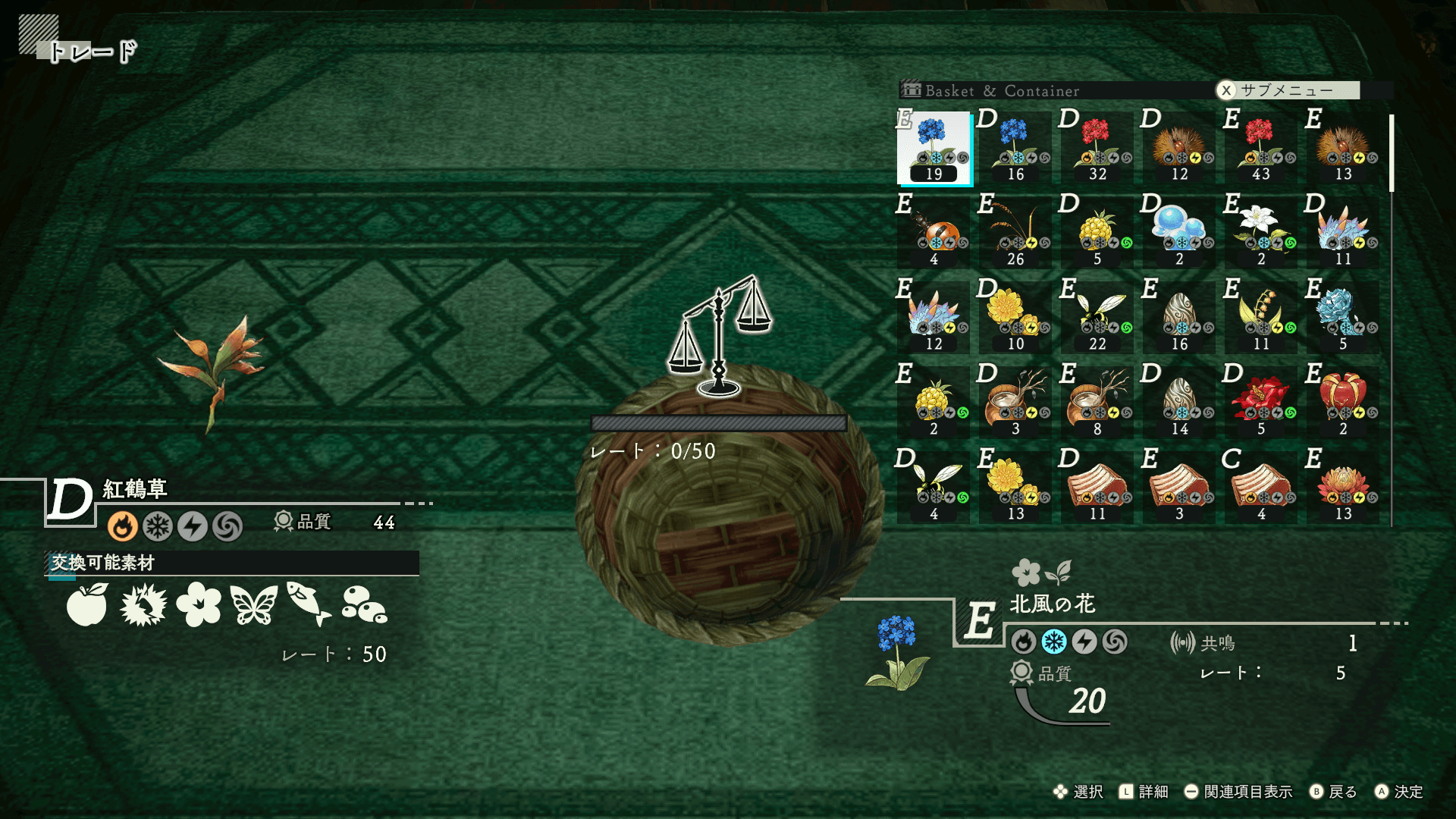Select the blue mushroom slot
The image size is (1456, 819).
[x=1179, y=234]
